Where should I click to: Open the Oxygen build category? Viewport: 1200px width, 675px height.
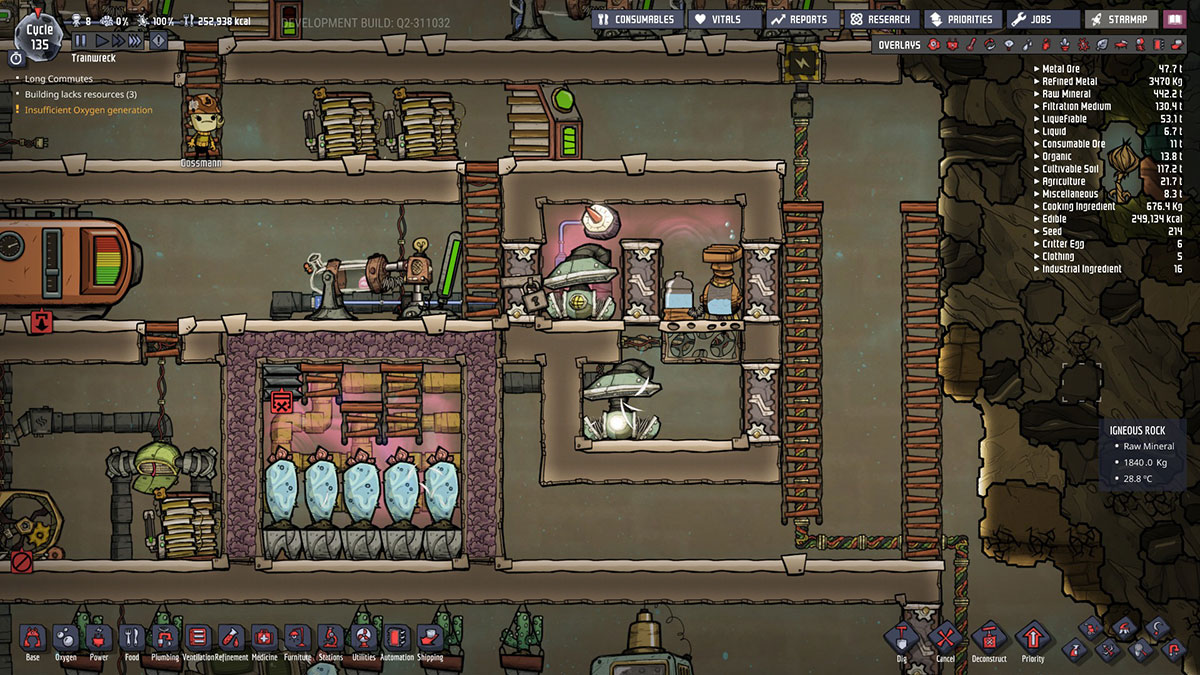(x=65, y=638)
